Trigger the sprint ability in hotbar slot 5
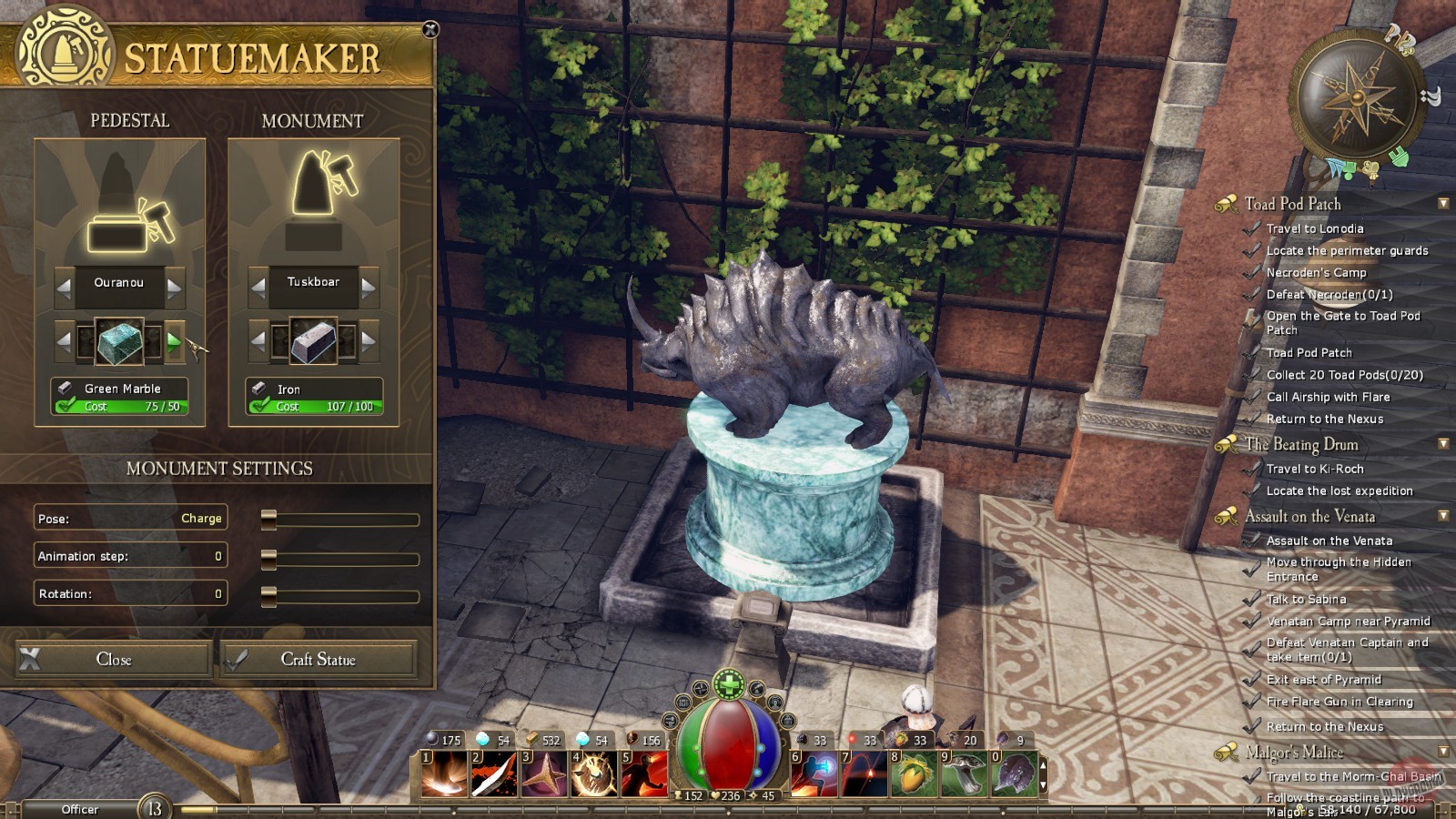This screenshot has width=1456, height=819. pos(642,773)
